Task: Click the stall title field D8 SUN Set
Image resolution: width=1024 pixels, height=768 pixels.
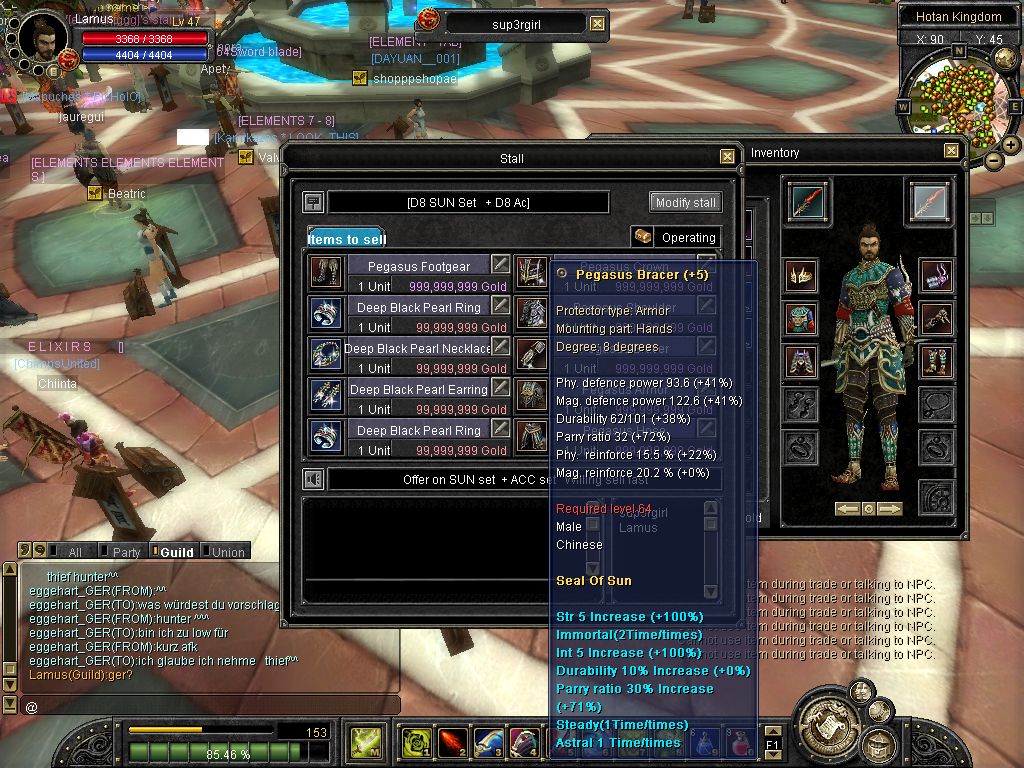Action: point(468,203)
